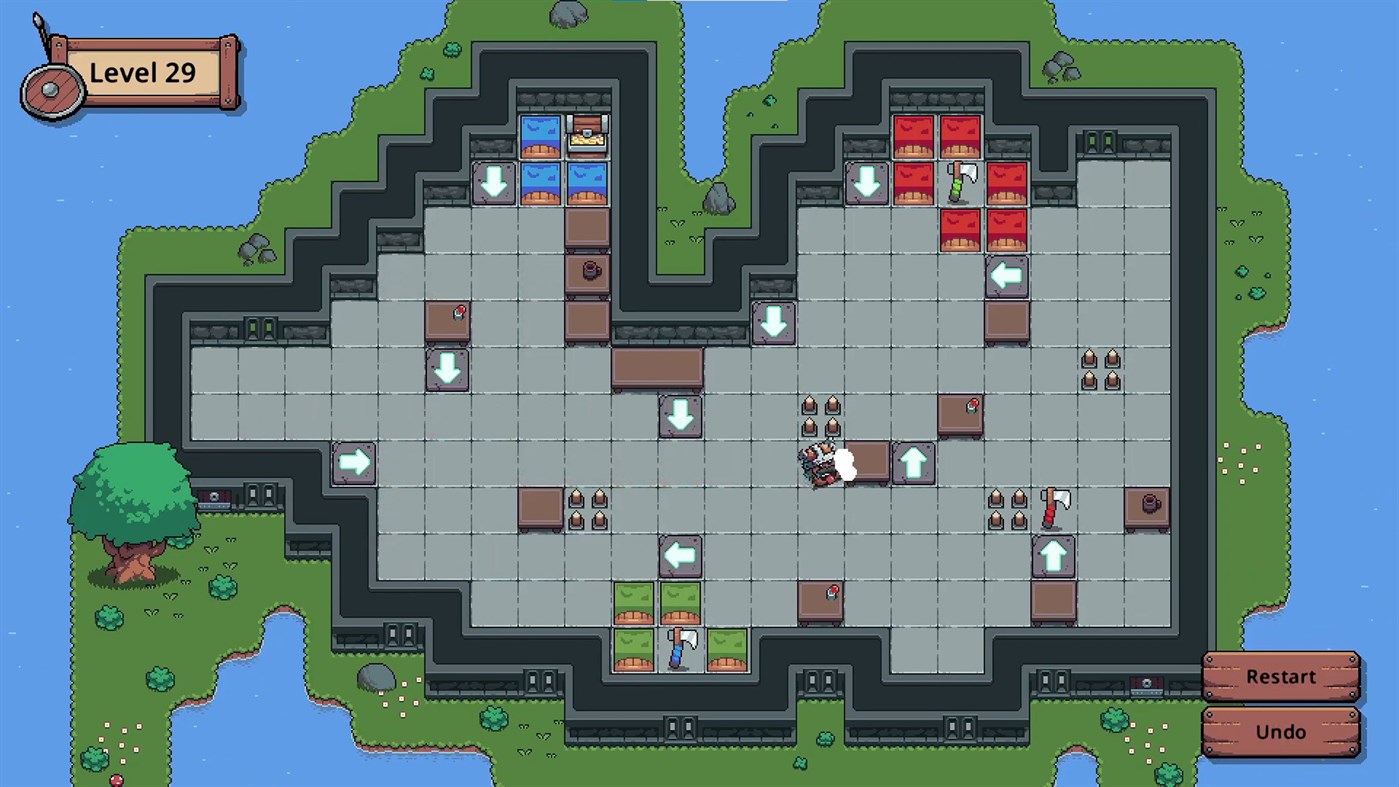Select the green axe near the red beds
This screenshot has width=1399, height=787.
958,182
